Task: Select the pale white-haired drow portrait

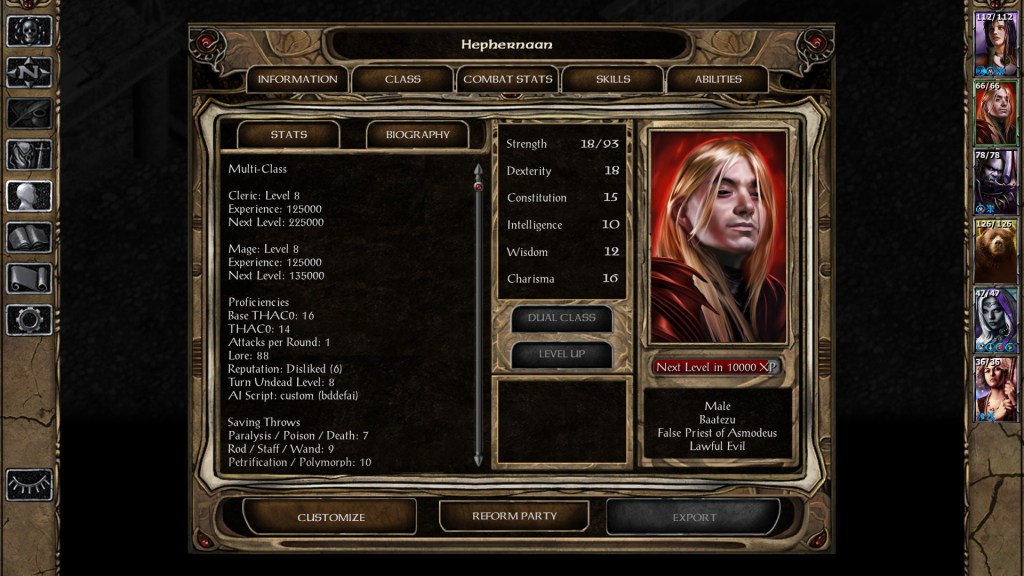Action: pyautogui.click(x=995, y=318)
